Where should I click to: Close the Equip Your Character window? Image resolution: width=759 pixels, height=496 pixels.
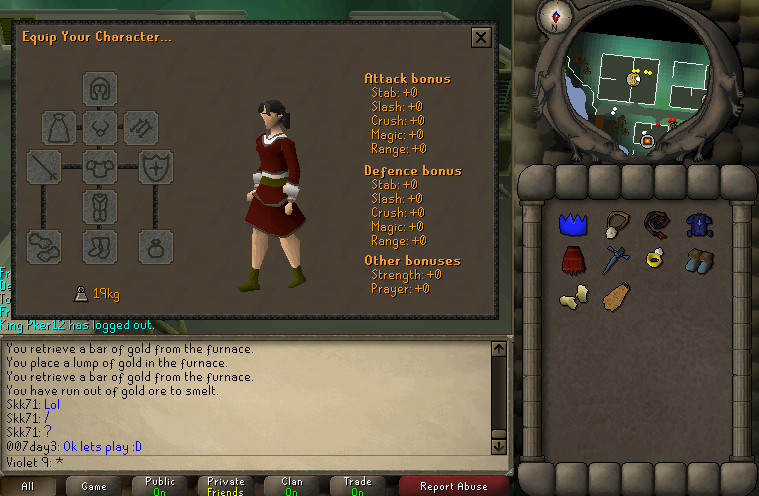[481, 38]
